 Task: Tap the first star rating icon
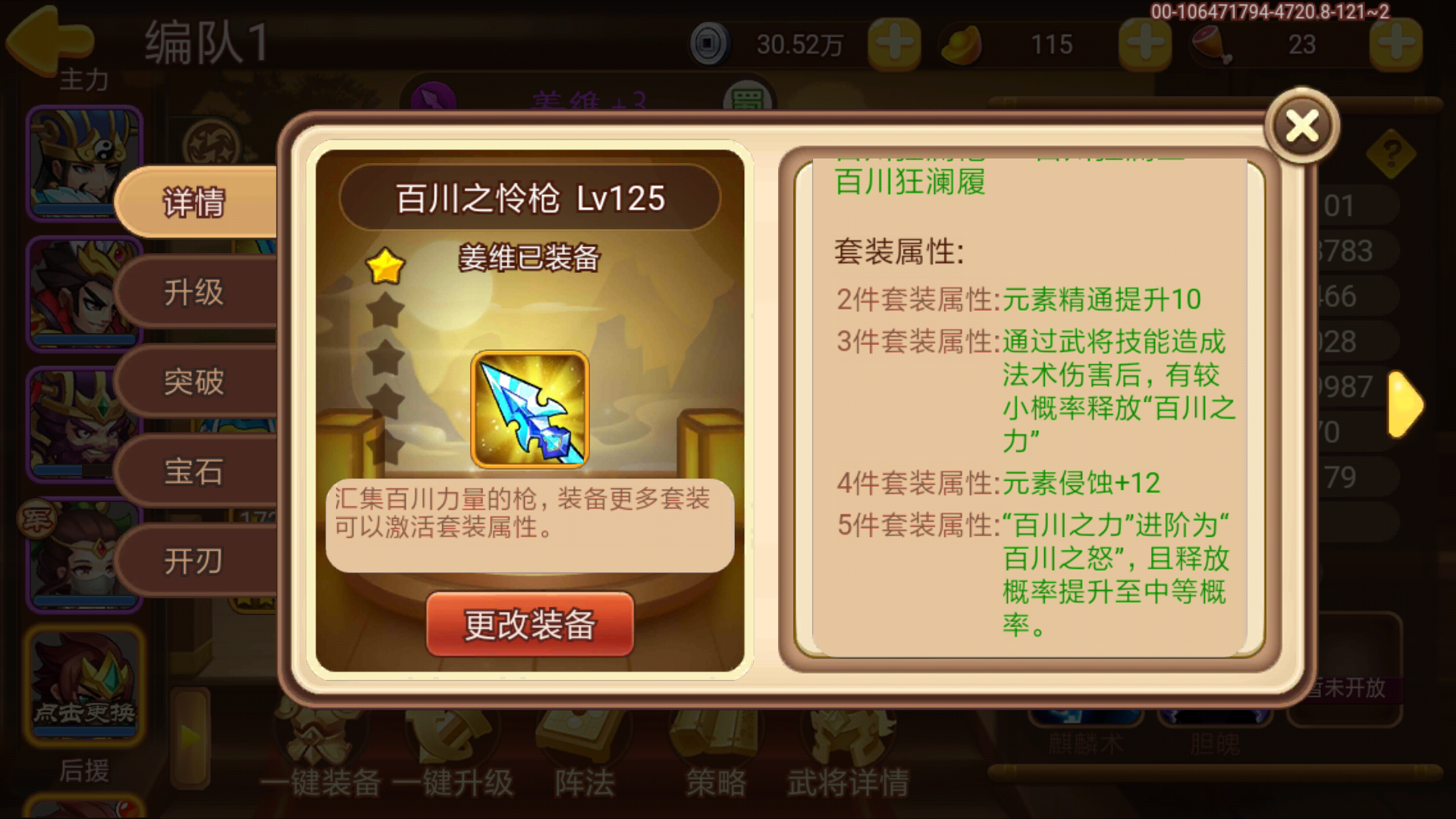(385, 264)
